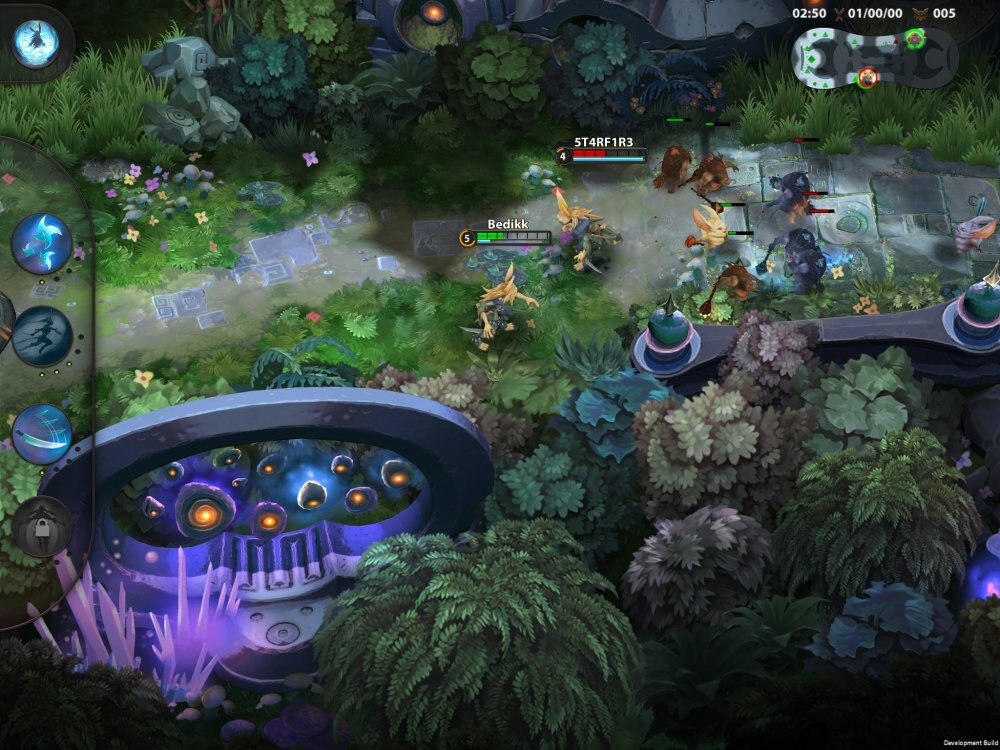Select the red-ringed hero marker on minimap
1000x750 pixels.
pos(868,76)
